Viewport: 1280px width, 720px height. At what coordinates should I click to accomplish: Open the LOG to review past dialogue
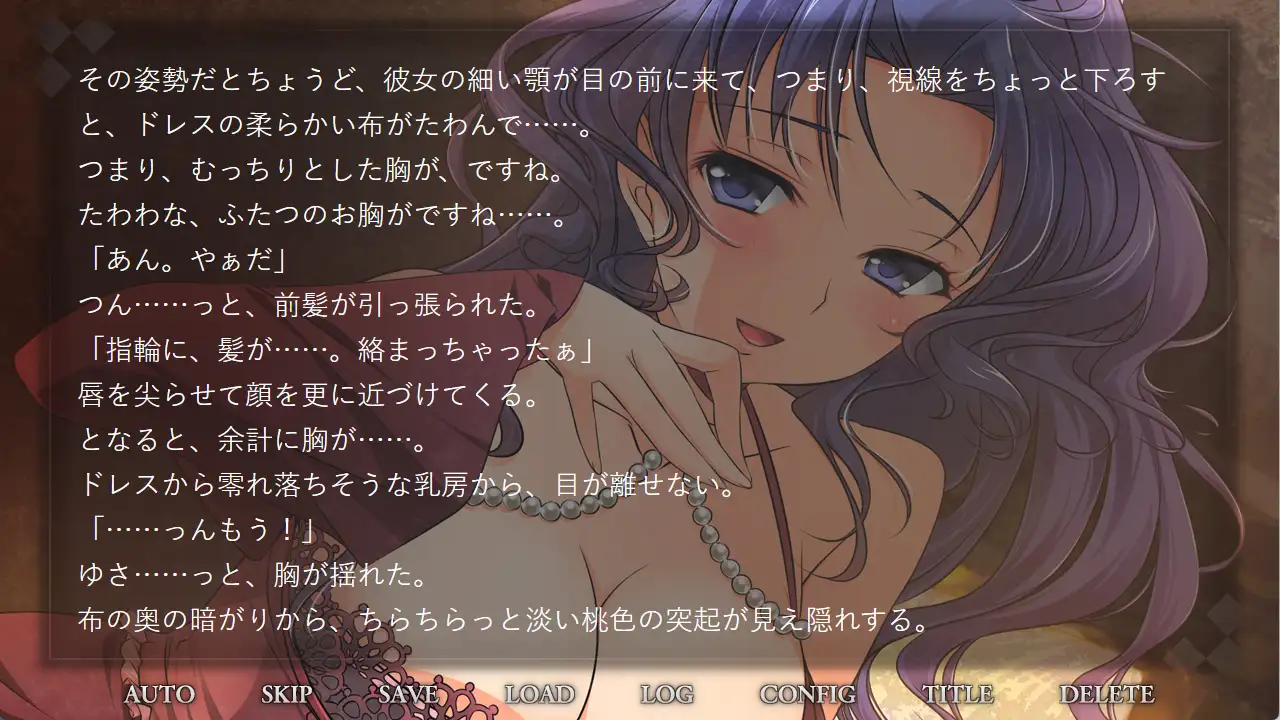click(667, 692)
